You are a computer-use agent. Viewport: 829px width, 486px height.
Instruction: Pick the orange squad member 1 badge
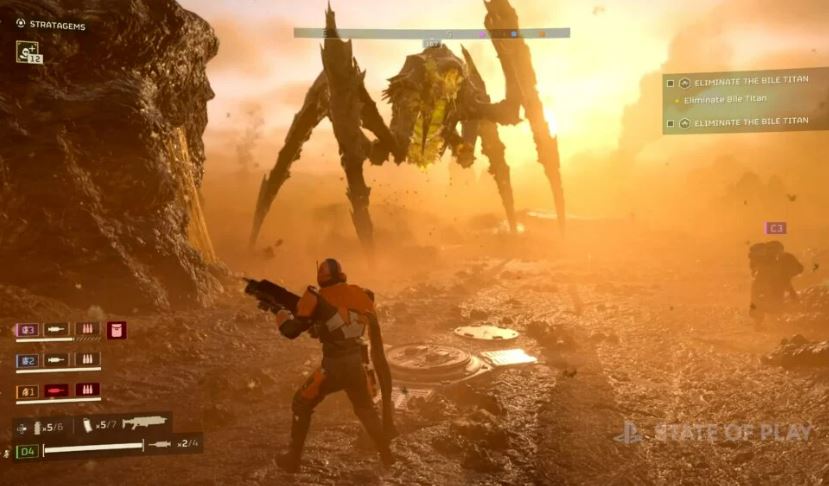click(x=28, y=390)
